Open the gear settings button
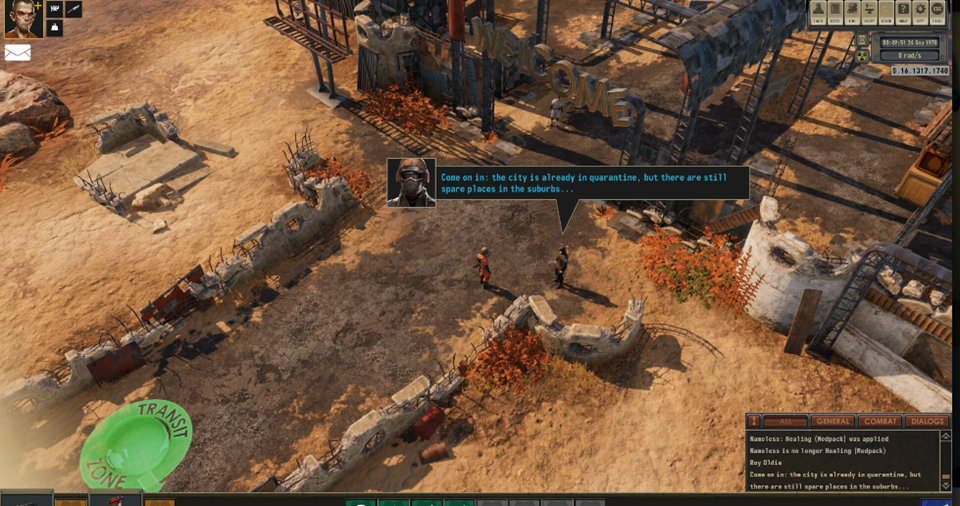Viewport: 960px width, 506px height. tap(920, 11)
